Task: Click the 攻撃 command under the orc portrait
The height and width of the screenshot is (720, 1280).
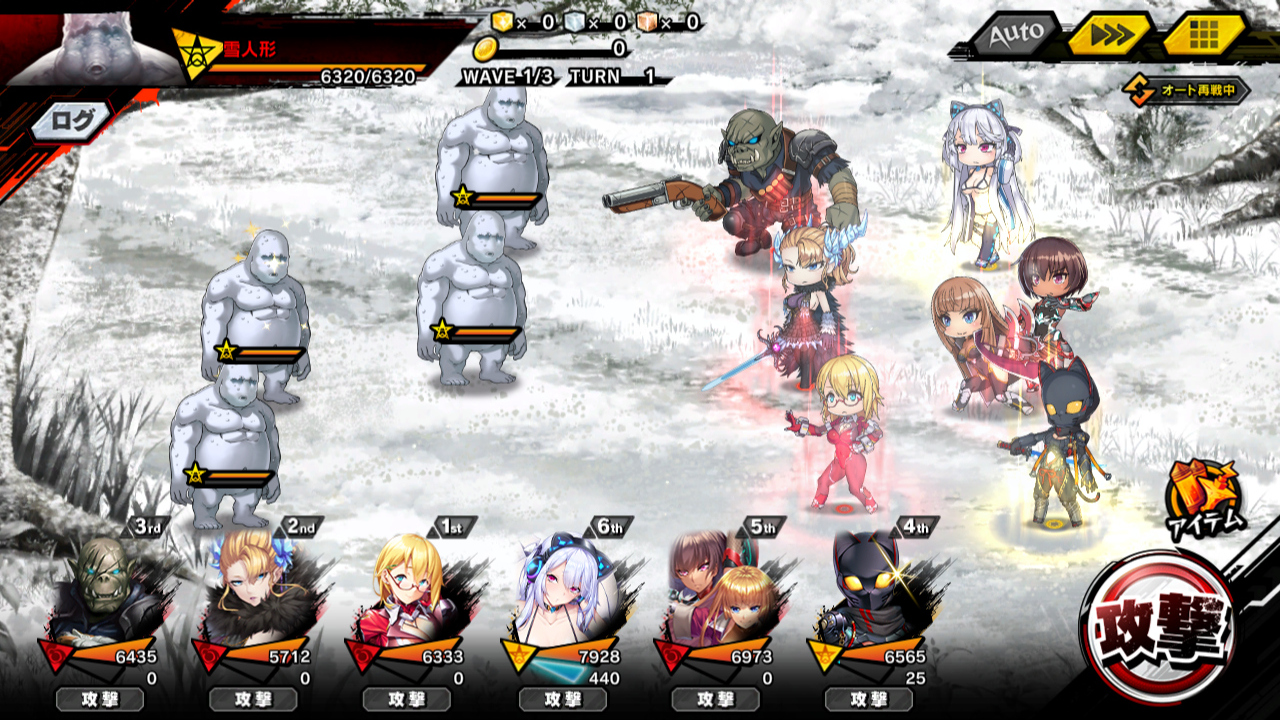Action: (x=99, y=699)
